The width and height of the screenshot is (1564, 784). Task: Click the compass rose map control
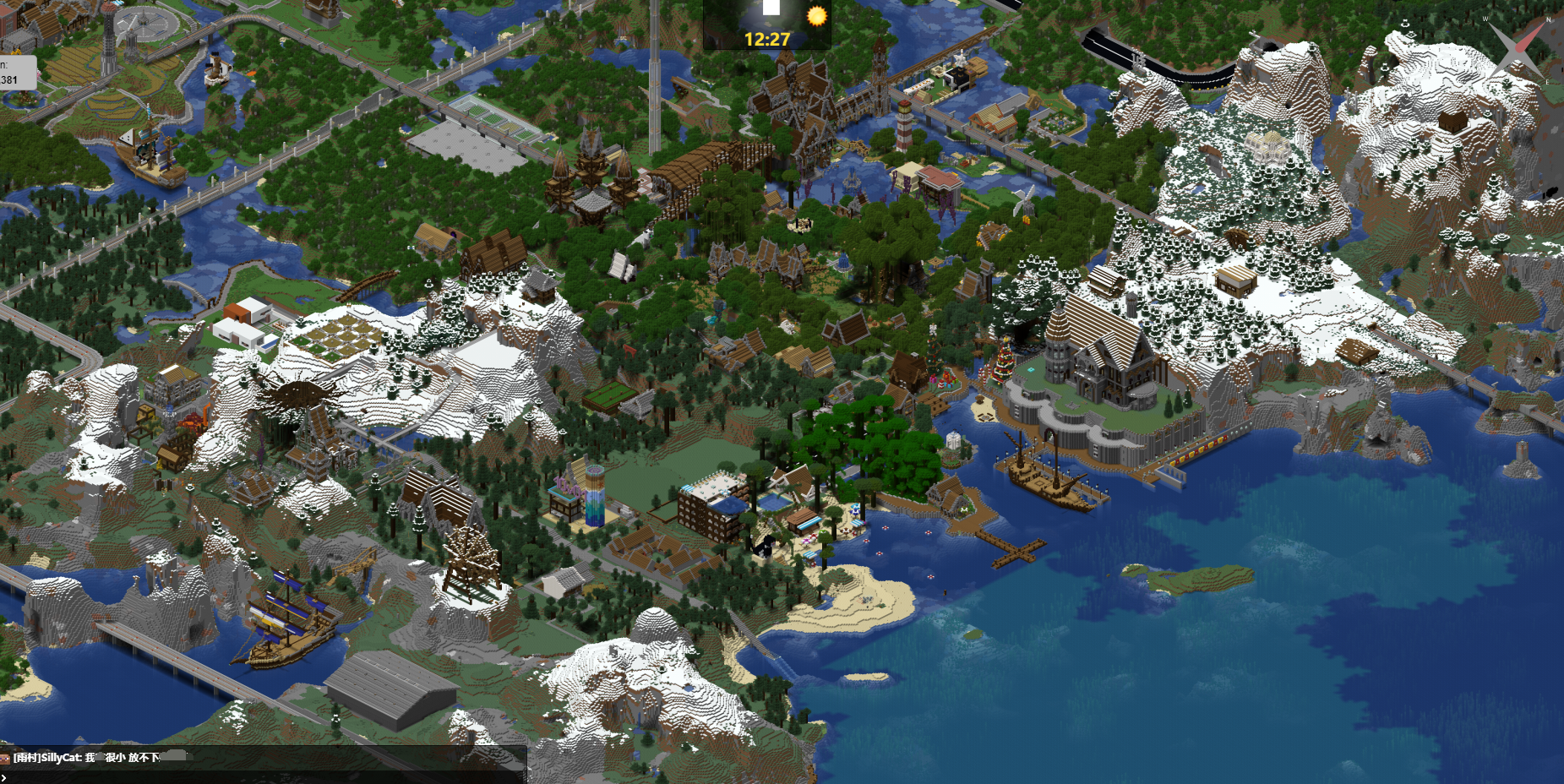pyautogui.click(x=1518, y=48)
